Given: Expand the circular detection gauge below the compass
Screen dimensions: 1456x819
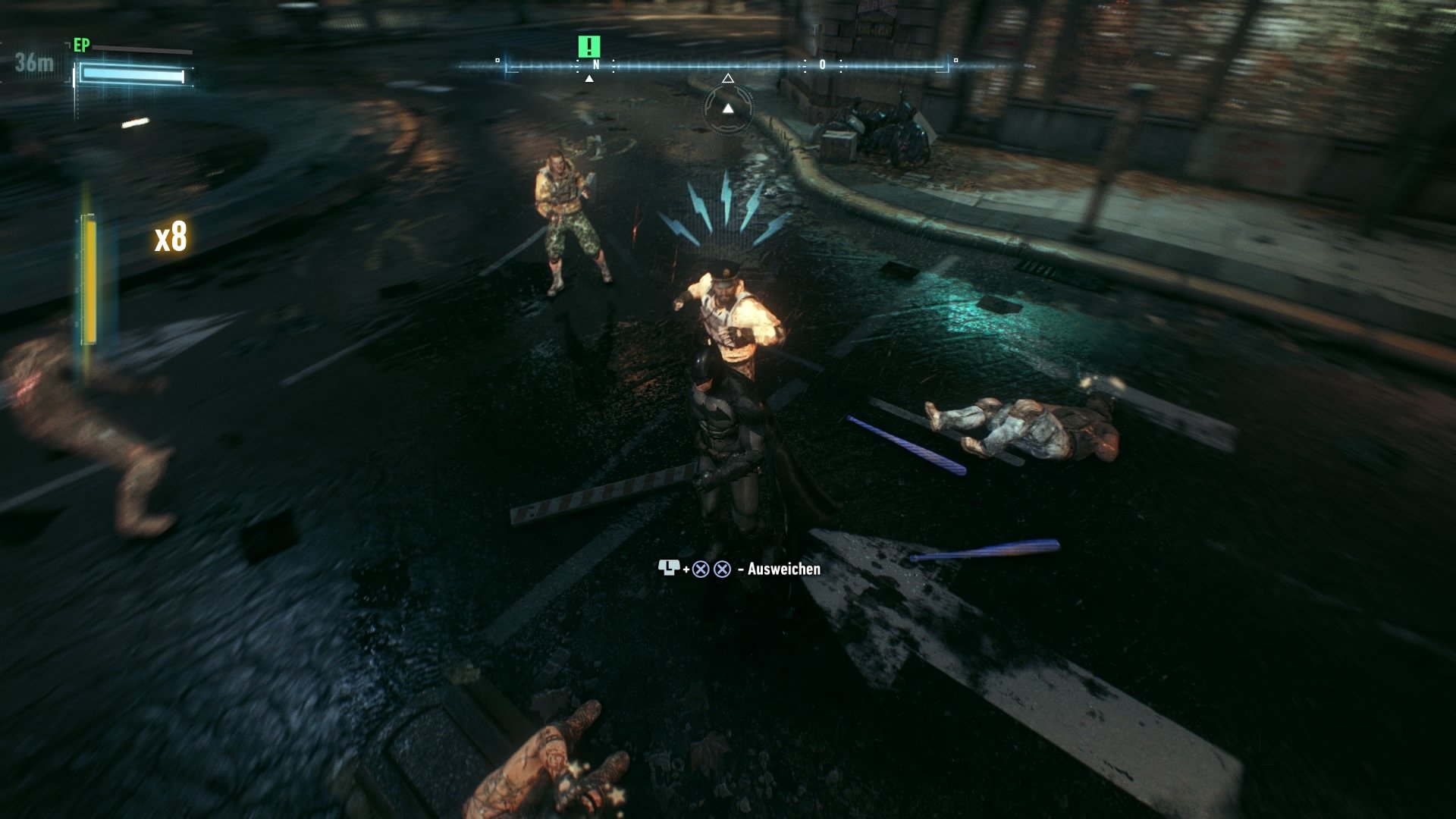Looking at the screenshot, I should pyautogui.click(x=729, y=108).
